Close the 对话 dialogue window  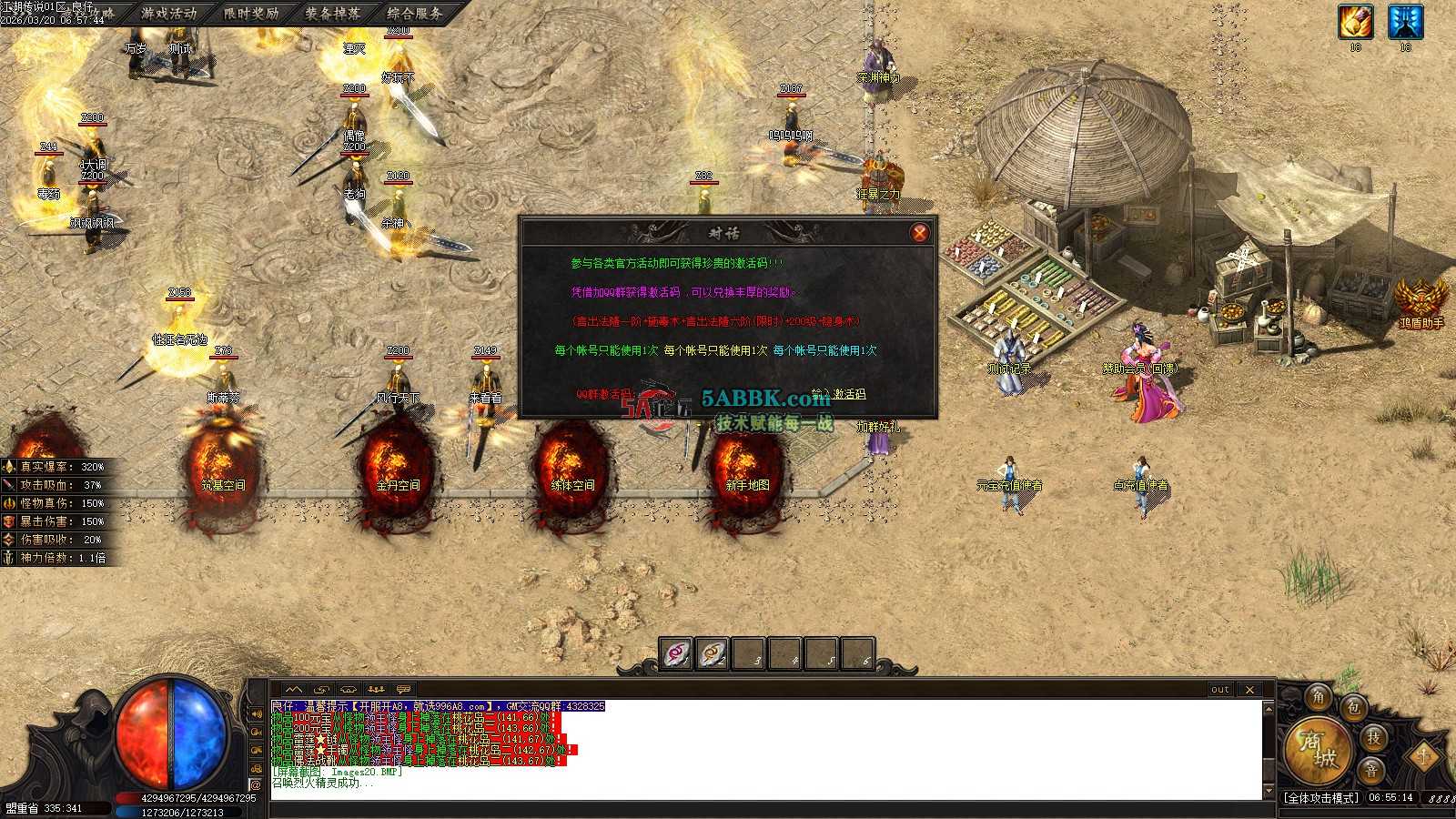(x=919, y=233)
